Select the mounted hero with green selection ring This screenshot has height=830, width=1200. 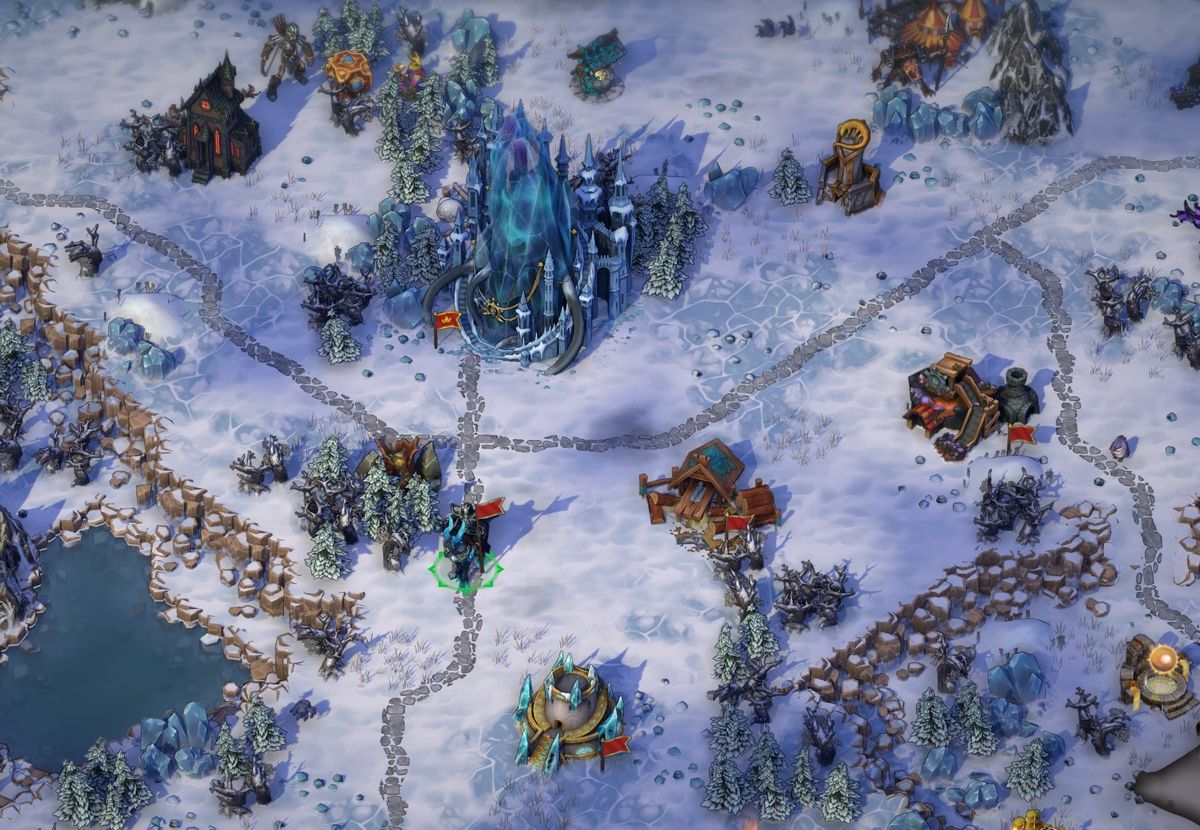click(x=466, y=547)
